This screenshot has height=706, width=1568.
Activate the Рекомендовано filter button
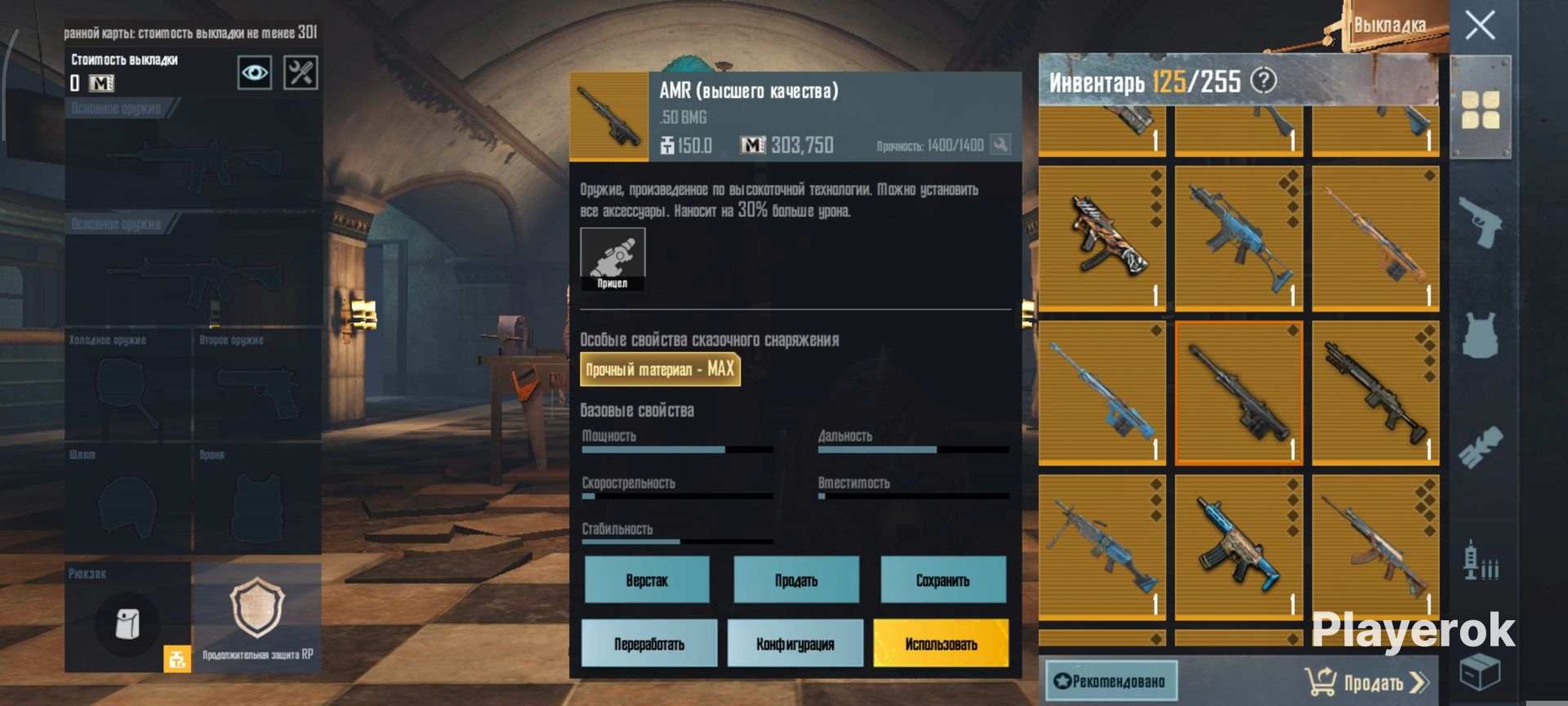click(x=1111, y=681)
